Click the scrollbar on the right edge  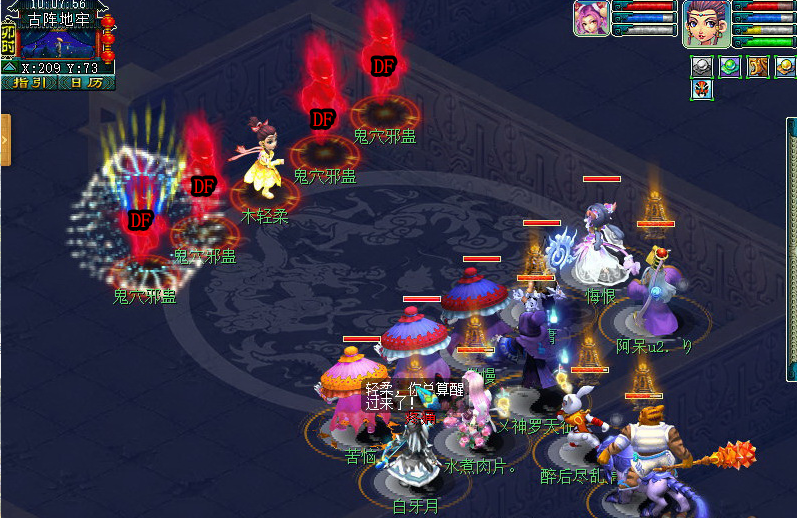pyautogui.click(x=791, y=300)
